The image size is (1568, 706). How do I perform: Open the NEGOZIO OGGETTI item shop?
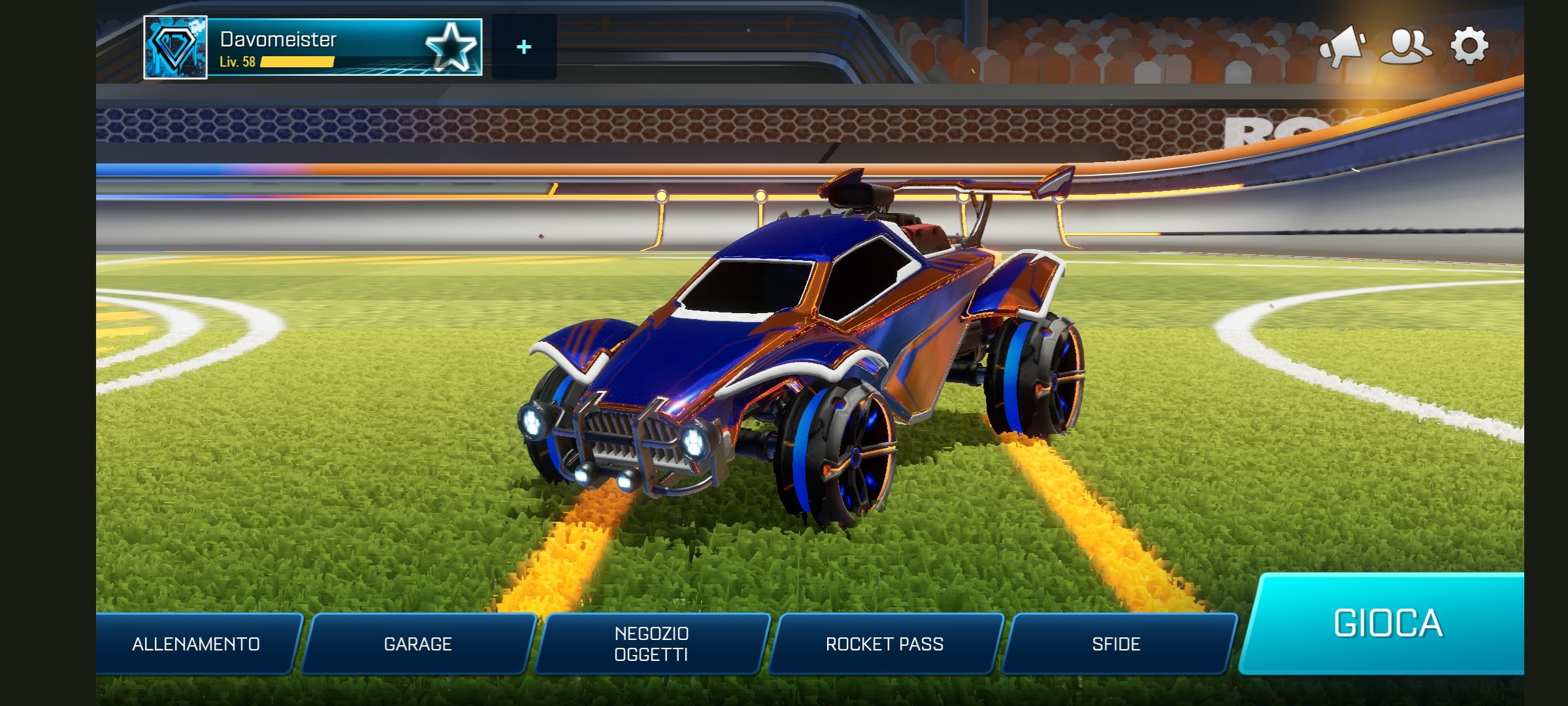pos(653,643)
